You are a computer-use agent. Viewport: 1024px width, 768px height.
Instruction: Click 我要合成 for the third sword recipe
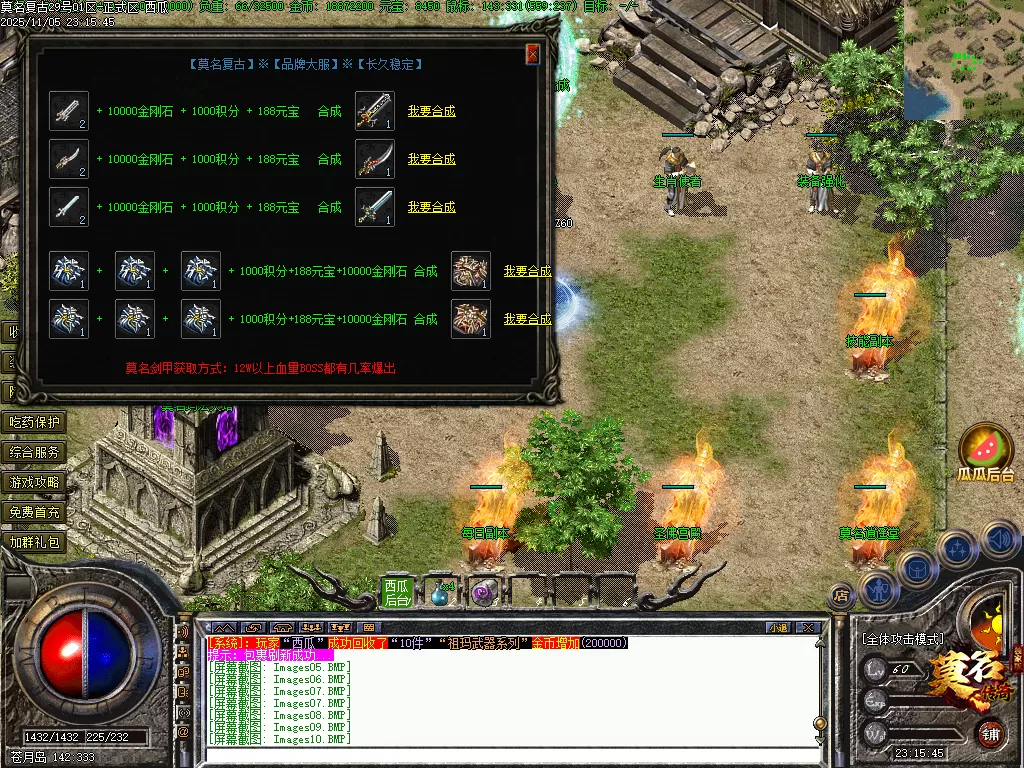click(x=431, y=207)
